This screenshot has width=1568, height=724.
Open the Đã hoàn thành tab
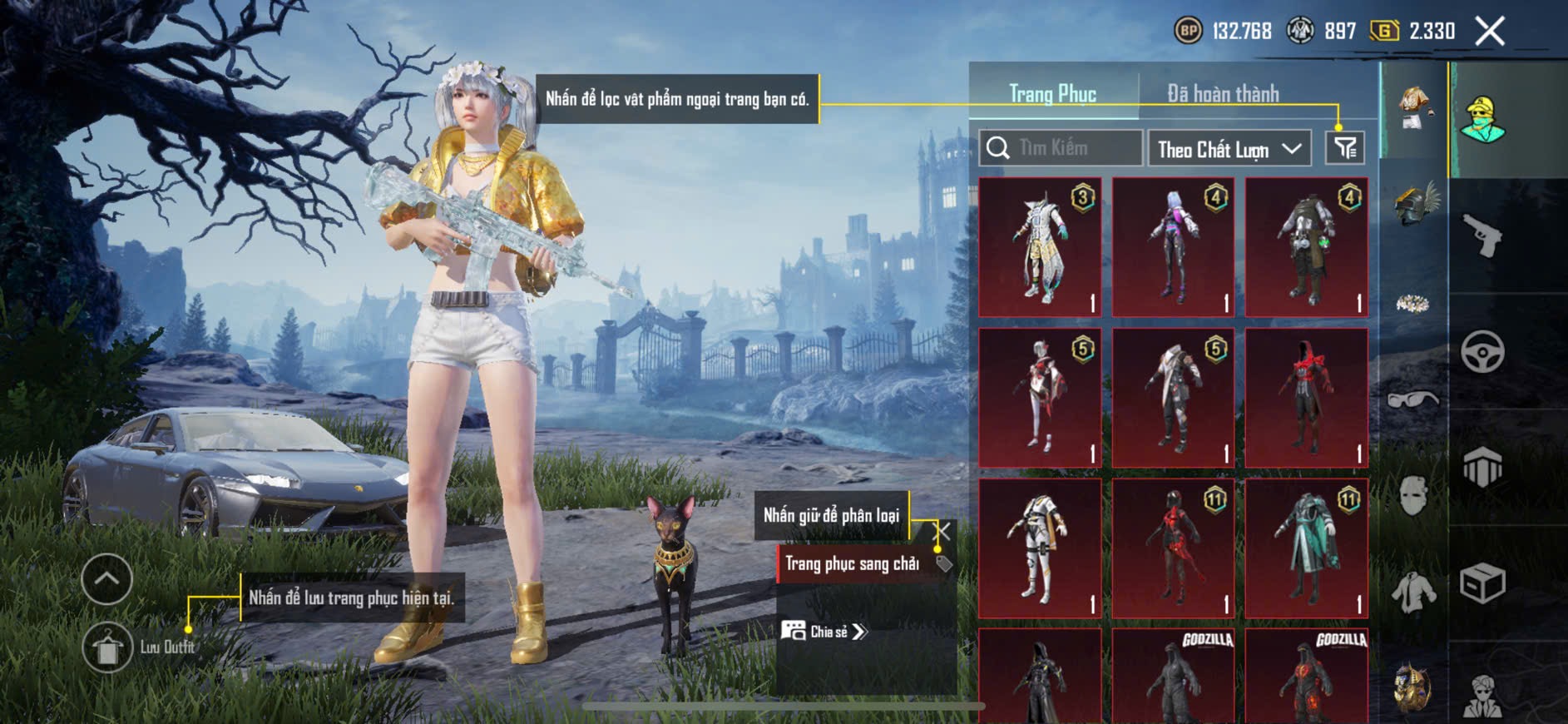point(1223,94)
